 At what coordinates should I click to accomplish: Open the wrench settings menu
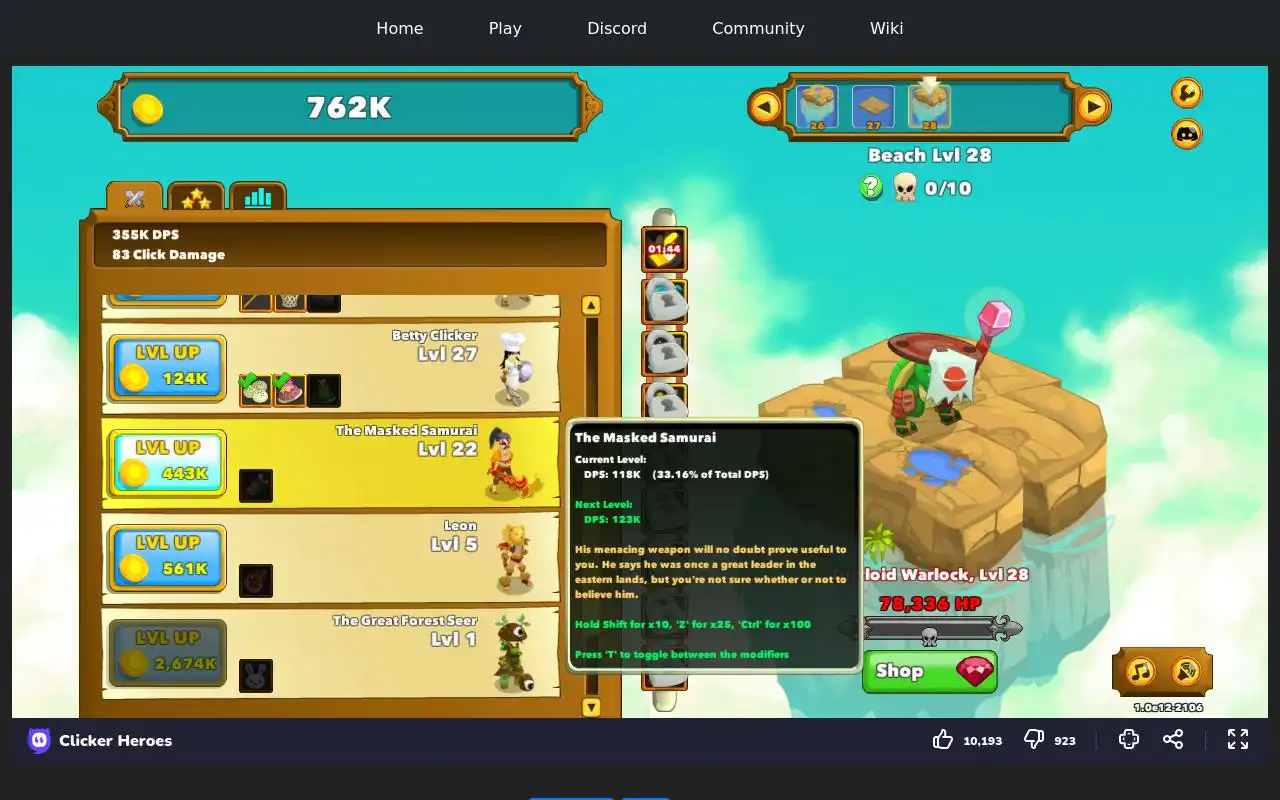[x=1186, y=93]
